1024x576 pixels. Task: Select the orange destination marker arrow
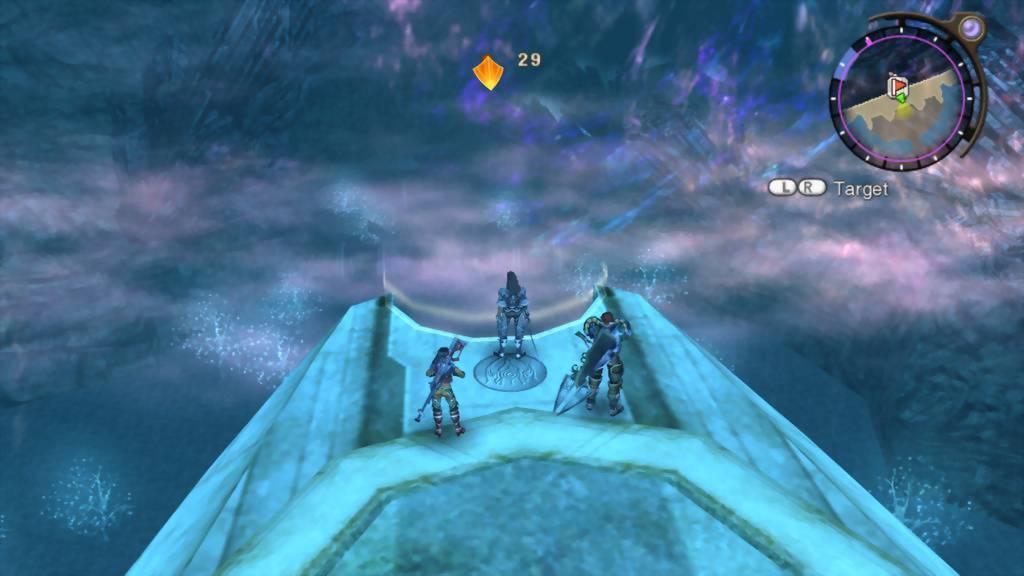point(487,72)
